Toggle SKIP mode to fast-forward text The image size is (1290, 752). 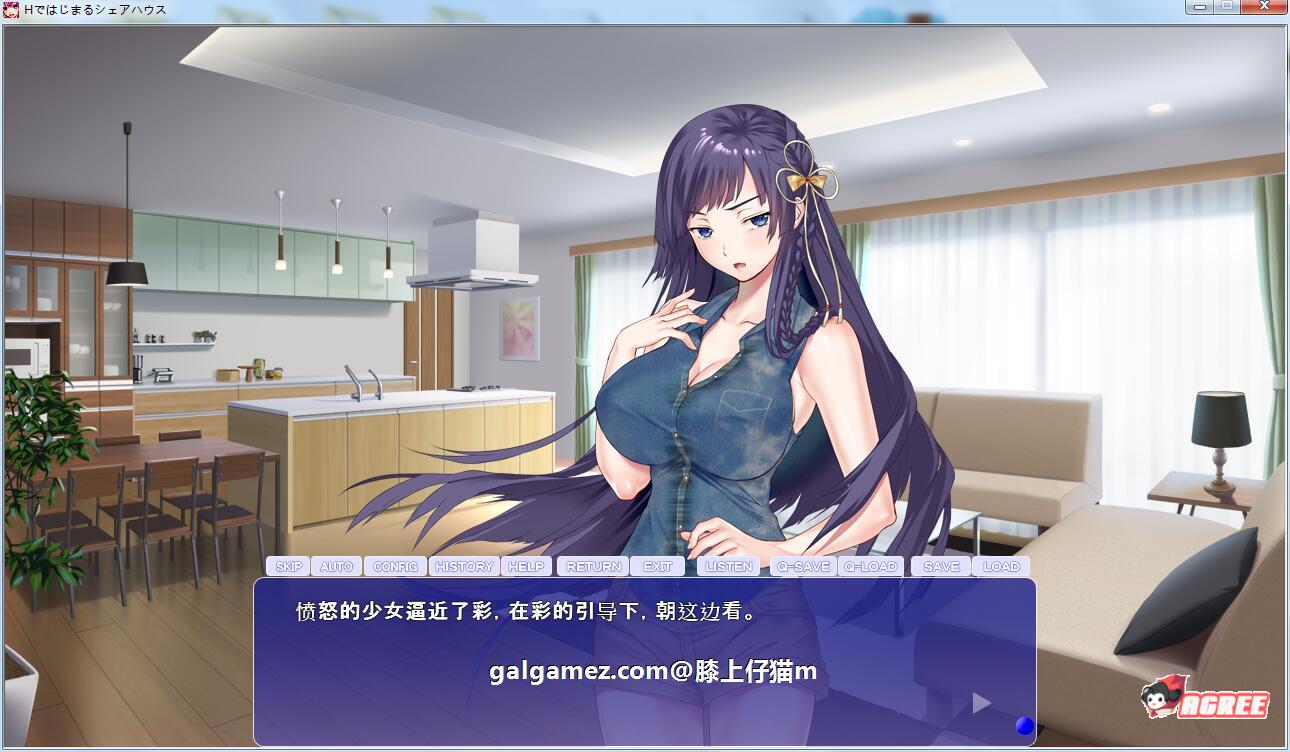[x=290, y=566]
